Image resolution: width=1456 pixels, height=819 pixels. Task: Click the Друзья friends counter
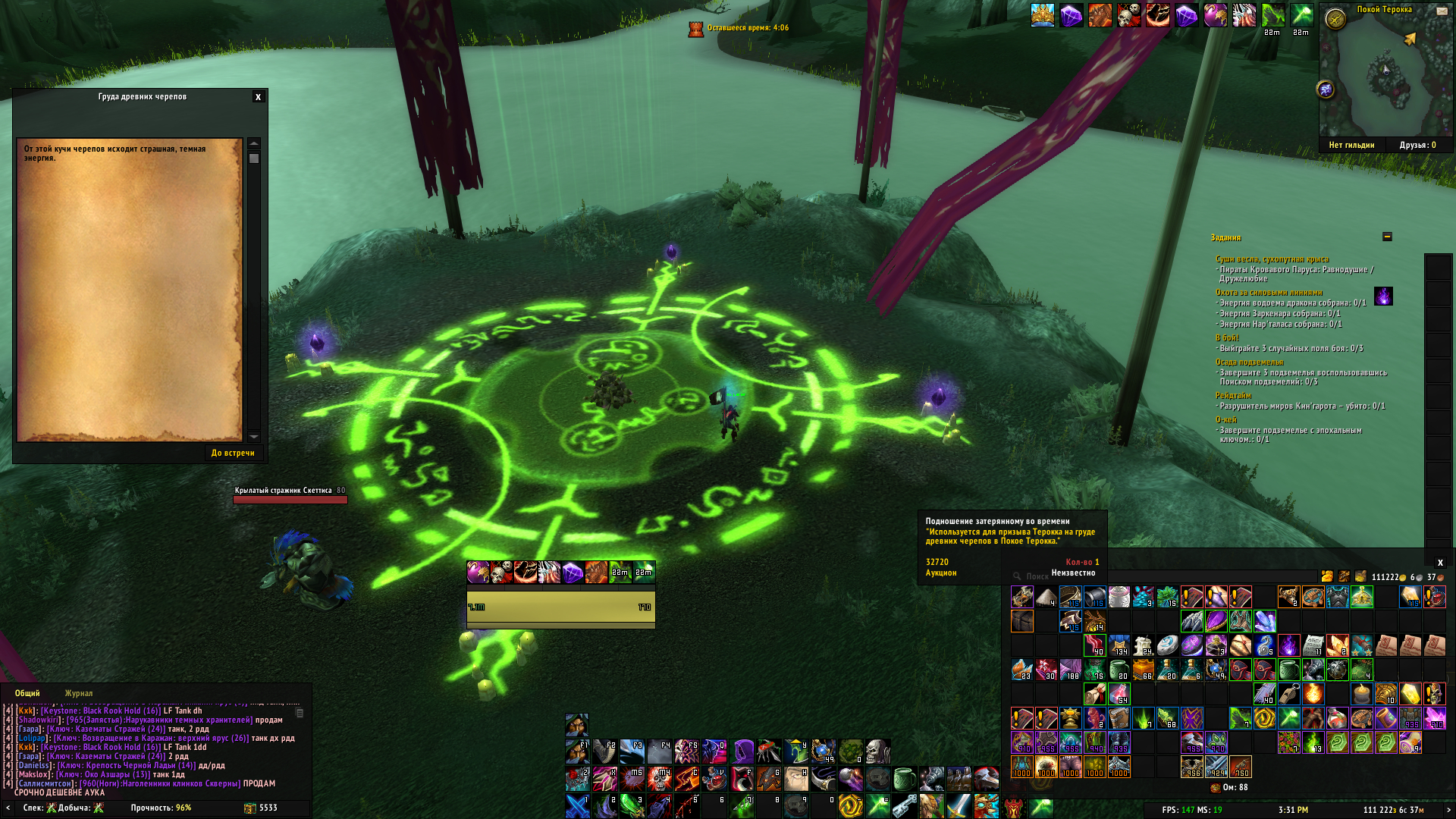tap(1417, 145)
